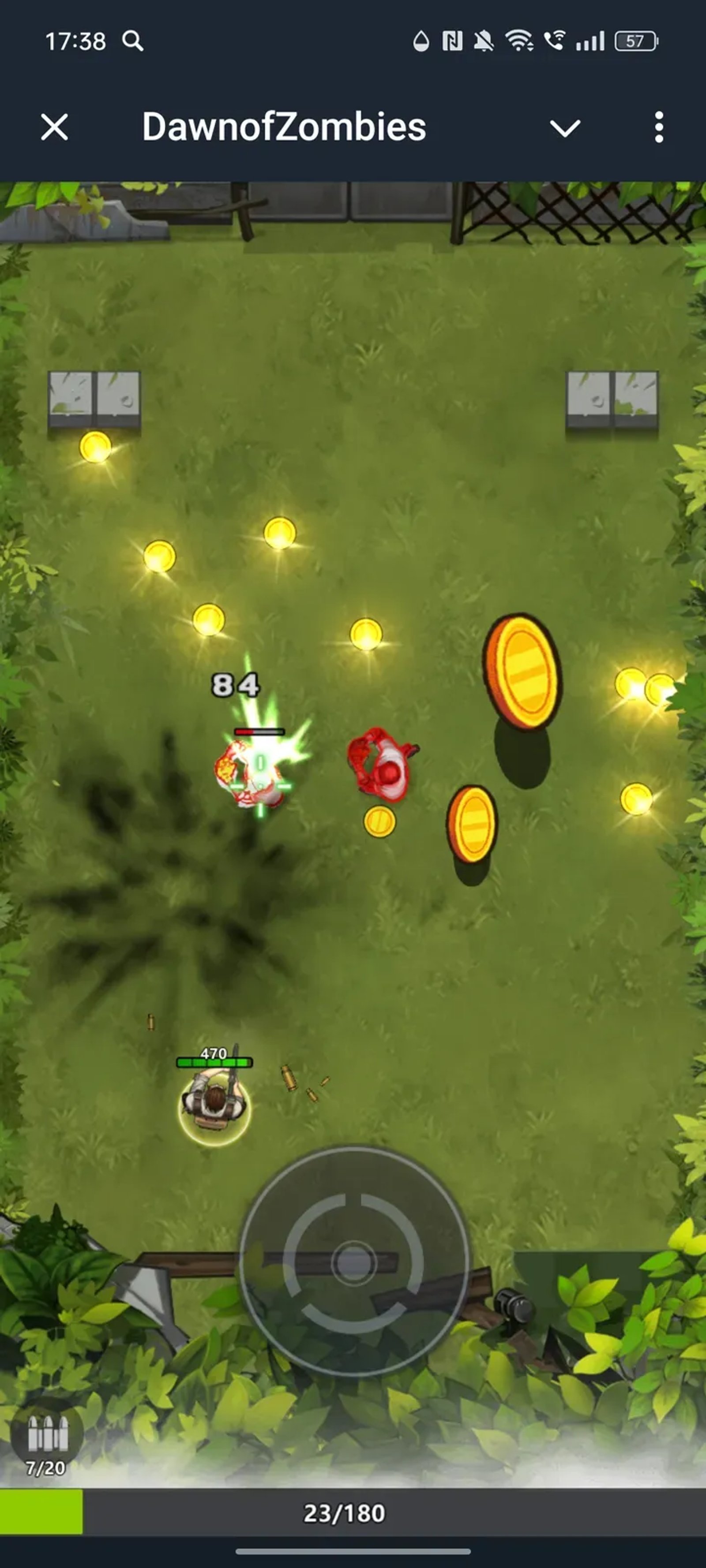Tap the Wi-Fi icon in the status bar
Image resolution: width=706 pixels, height=1568 pixels.
coord(518,40)
